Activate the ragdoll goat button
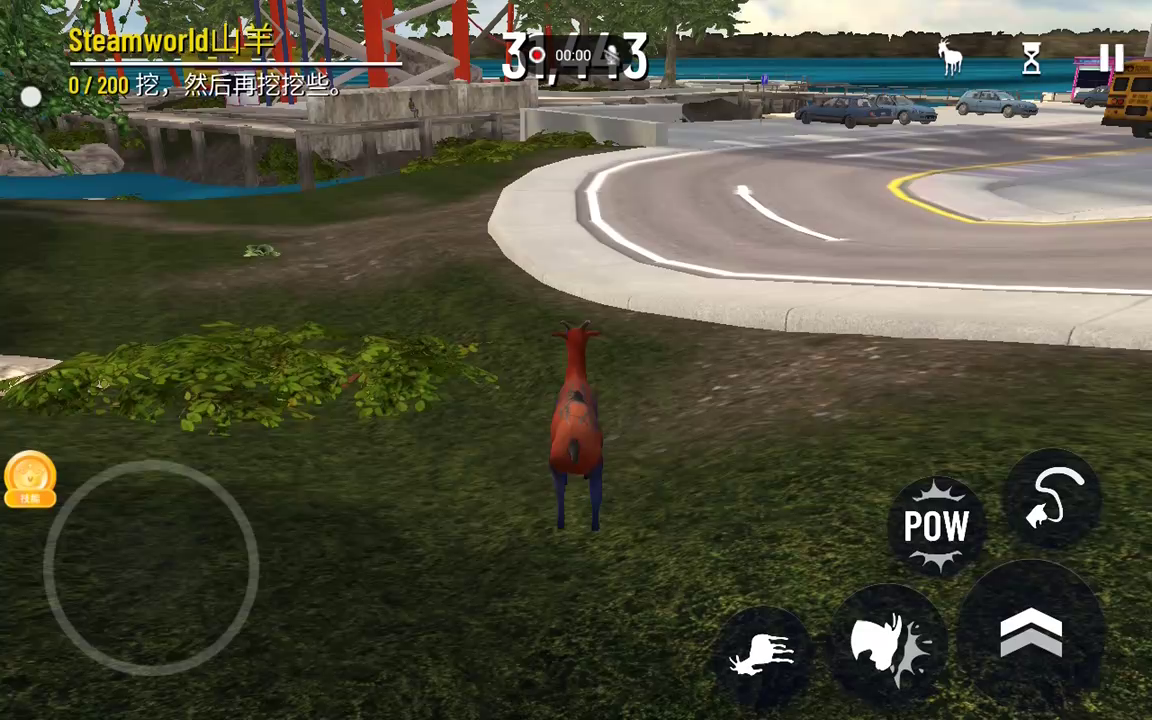Image resolution: width=1152 pixels, height=720 pixels. click(x=762, y=656)
